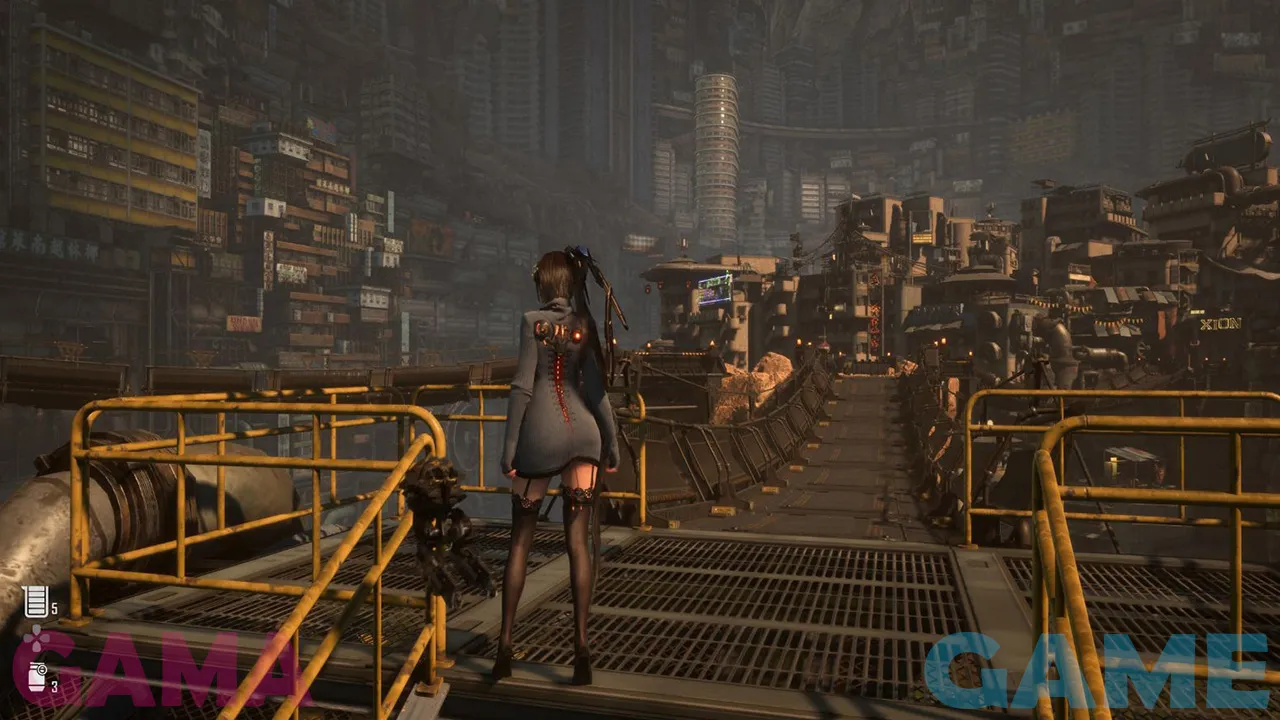The height and width of the screenshot is (720, 1280).
Task: Select the beaker-shaped potion item icon
Action: pos(34,602)
